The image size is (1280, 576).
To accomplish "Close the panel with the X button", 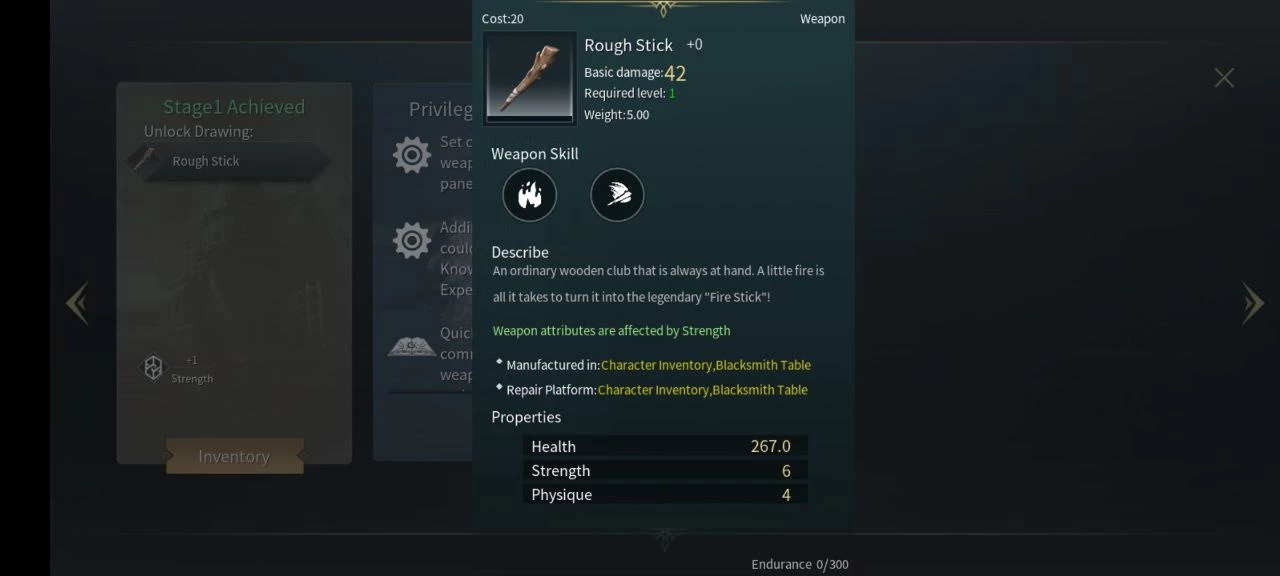I will point(1224,78).
